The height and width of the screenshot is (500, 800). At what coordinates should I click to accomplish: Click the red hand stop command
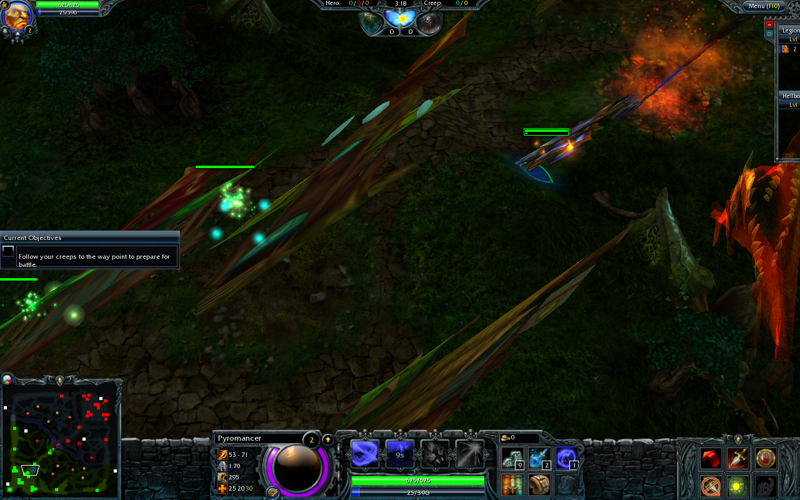[765, 459]
